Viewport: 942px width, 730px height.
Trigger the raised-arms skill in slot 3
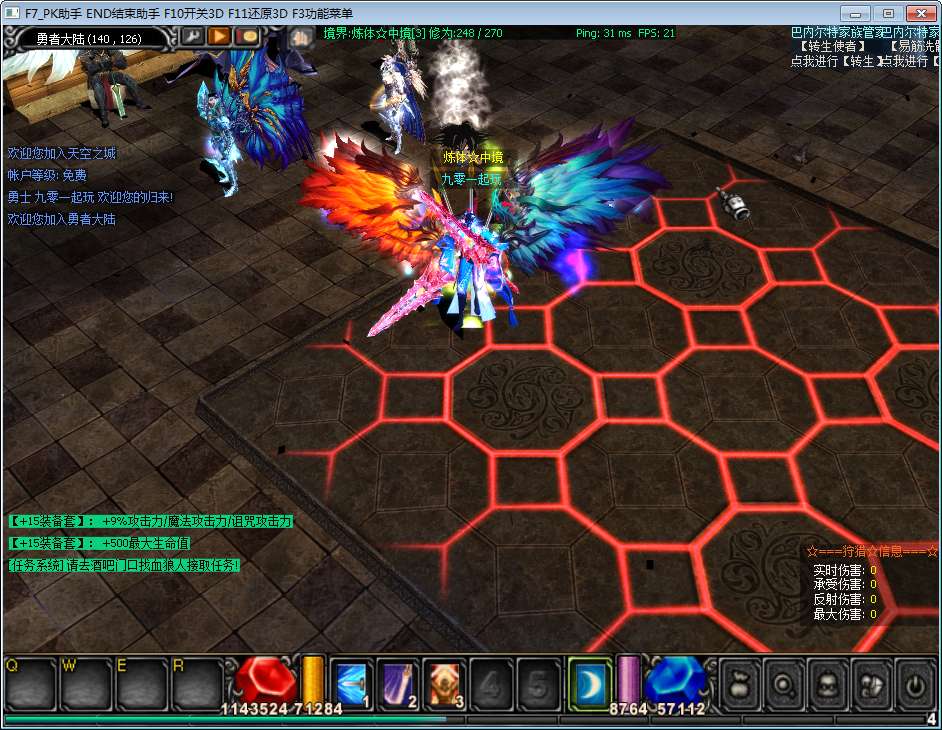click(x=445, y=683)
